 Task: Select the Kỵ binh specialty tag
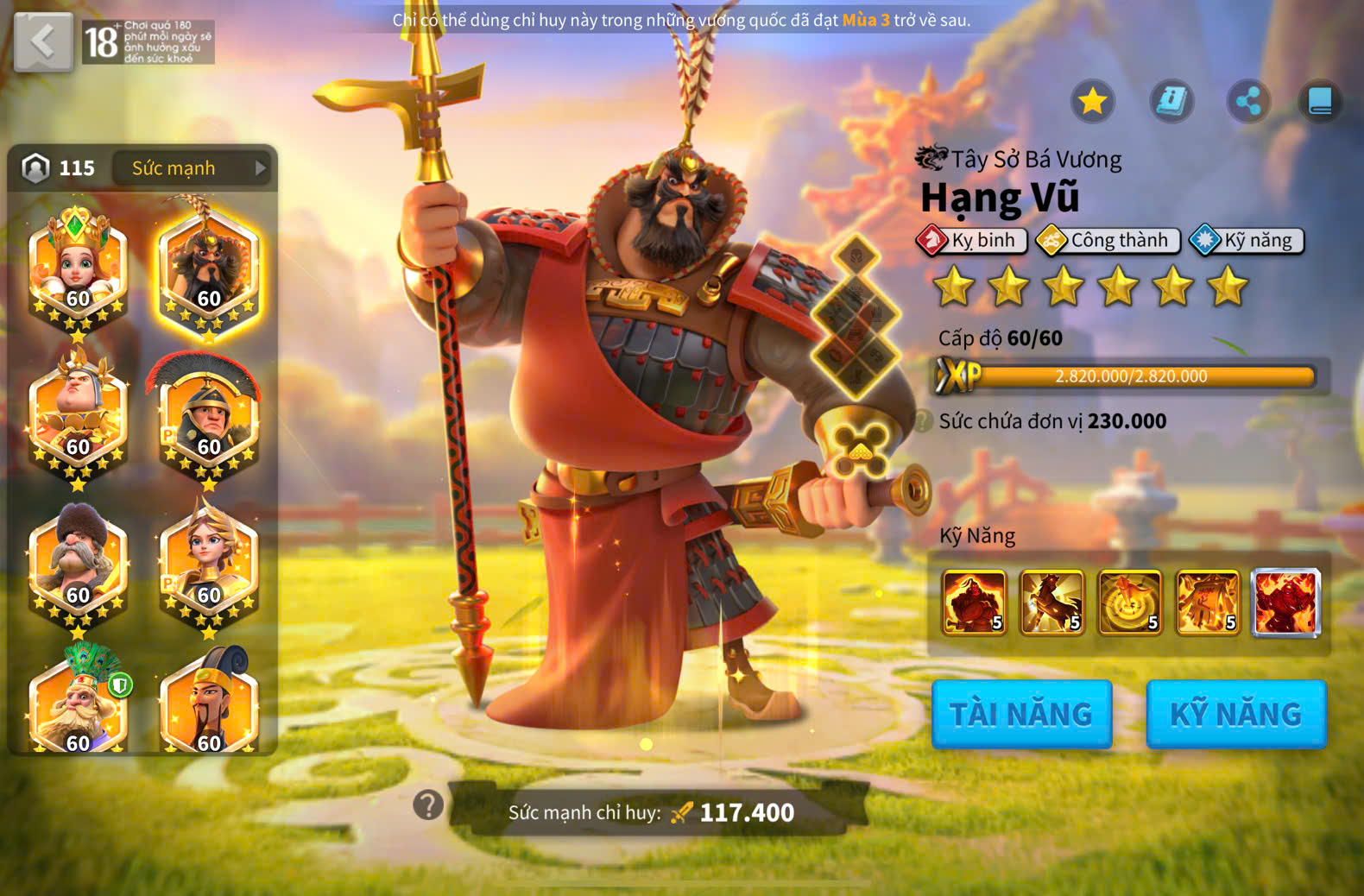pos(973,240)
